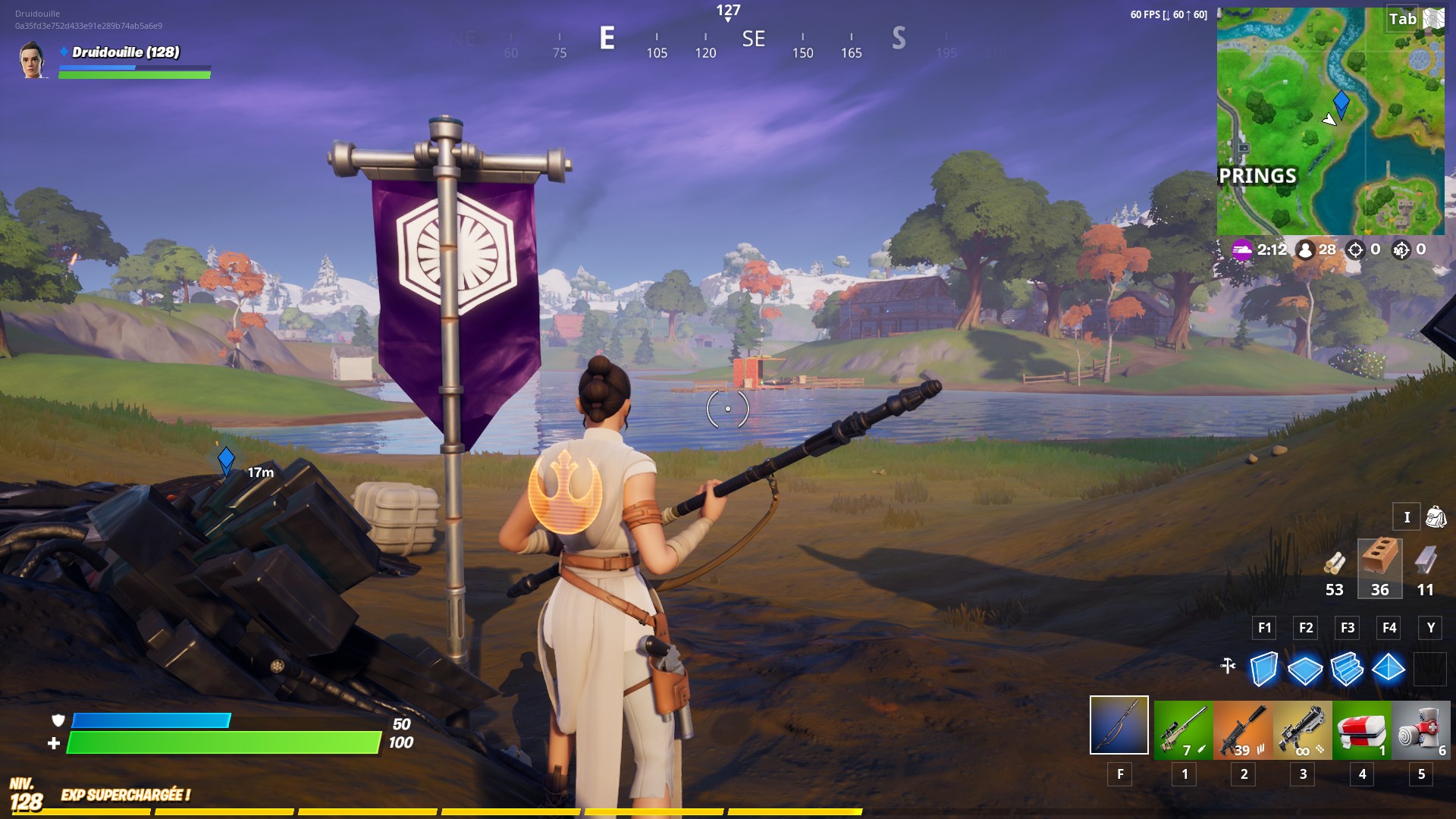Click the players remaining counter showing 28

(1306, 249)
